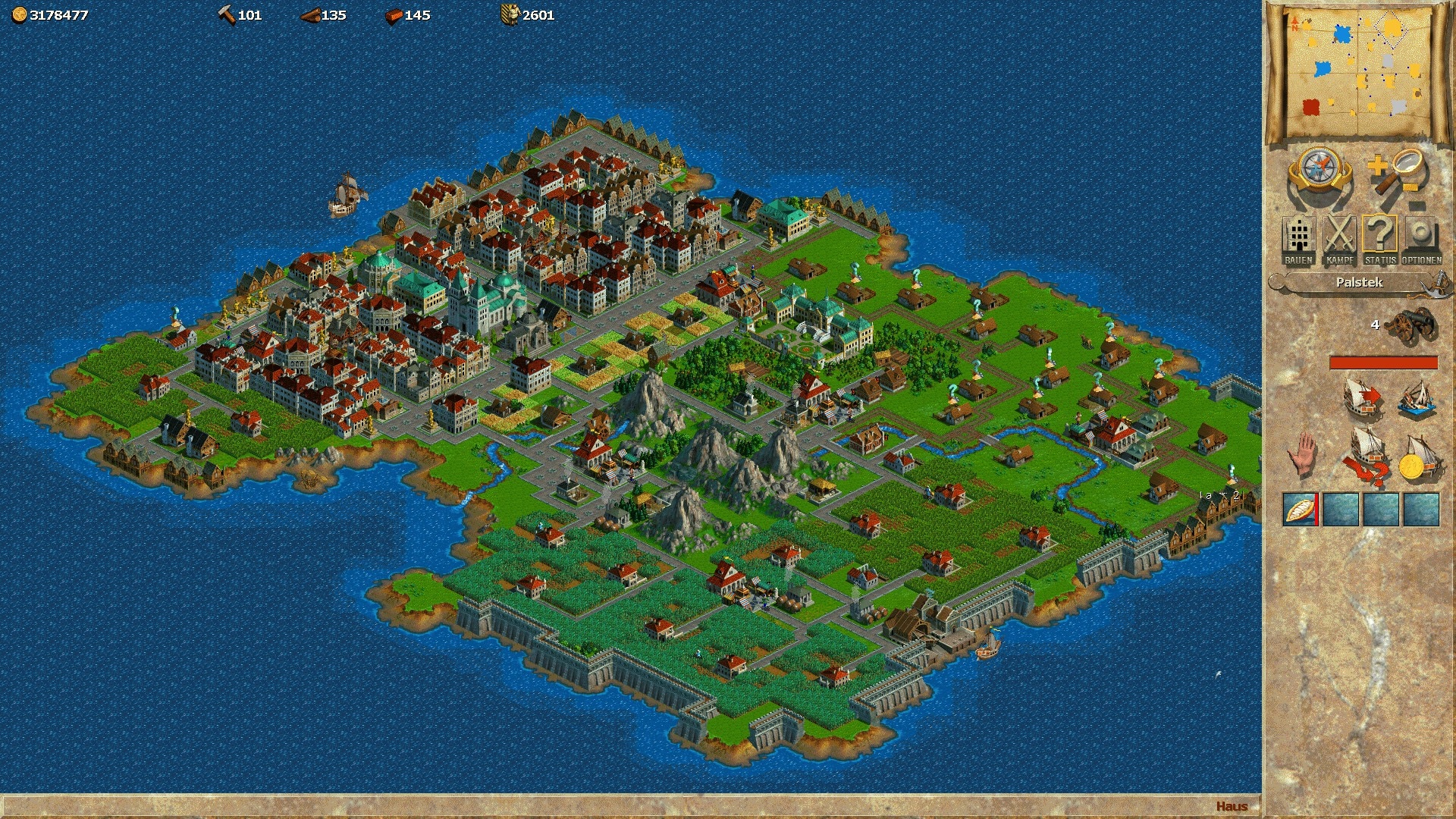Click the ship's cannon icon
The height and width of the screenshot is (819, 1456).
(x=1410, y=325)
